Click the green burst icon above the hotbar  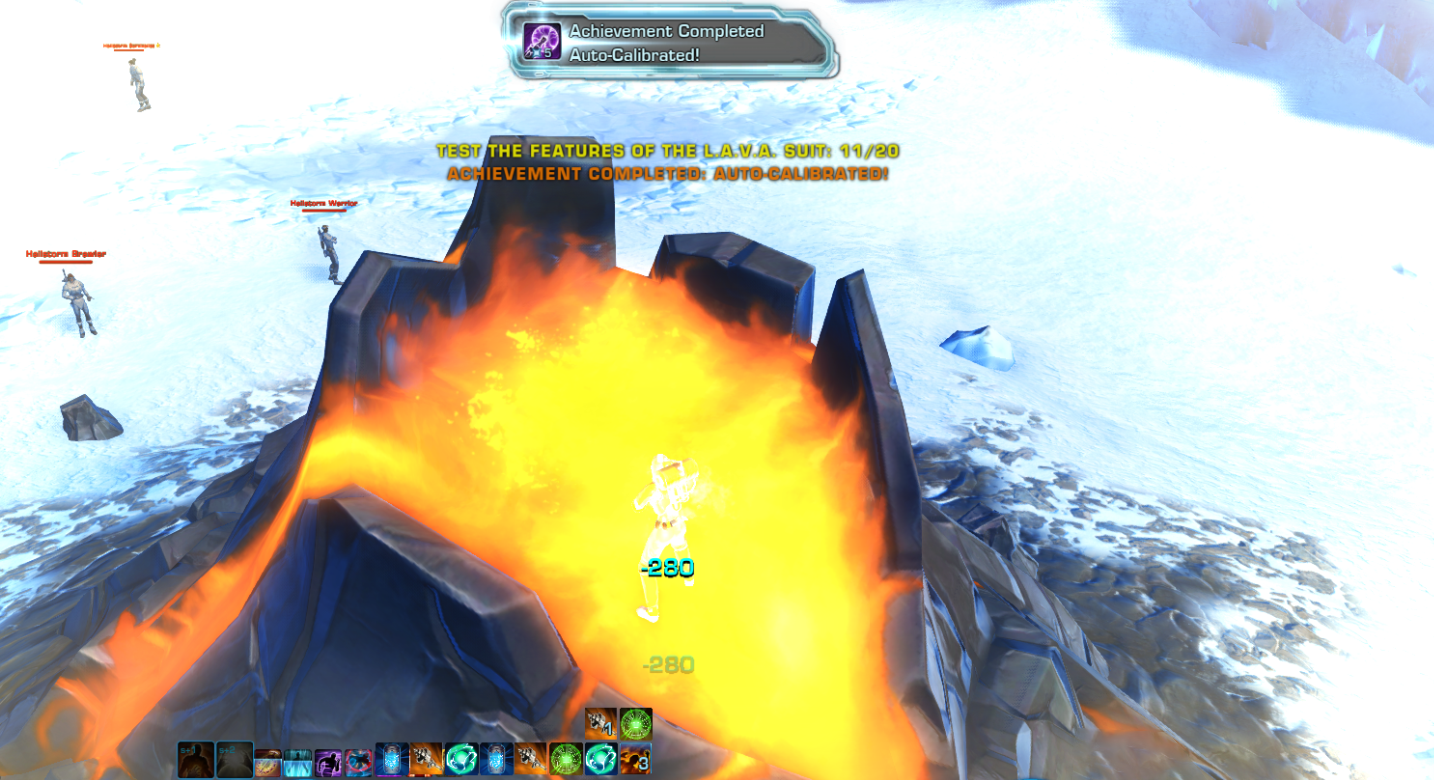[x=636, y=723]
